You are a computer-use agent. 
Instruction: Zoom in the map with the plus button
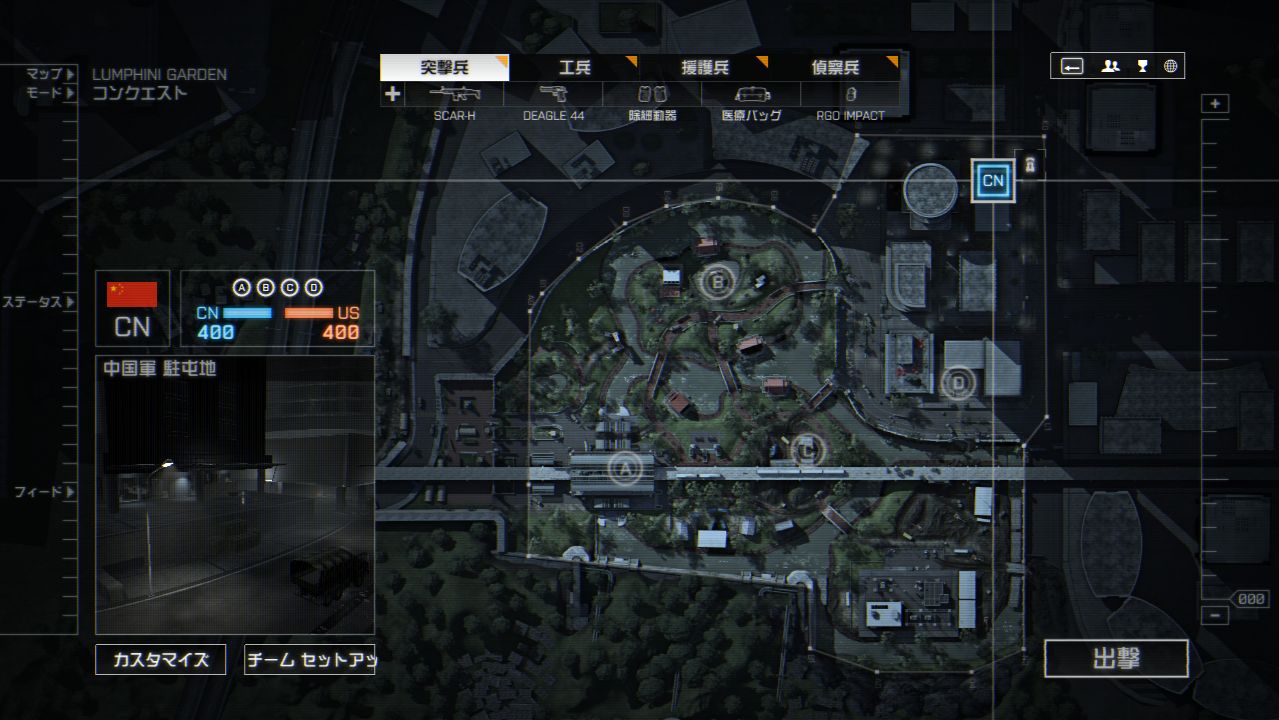tap(1215, 104)
